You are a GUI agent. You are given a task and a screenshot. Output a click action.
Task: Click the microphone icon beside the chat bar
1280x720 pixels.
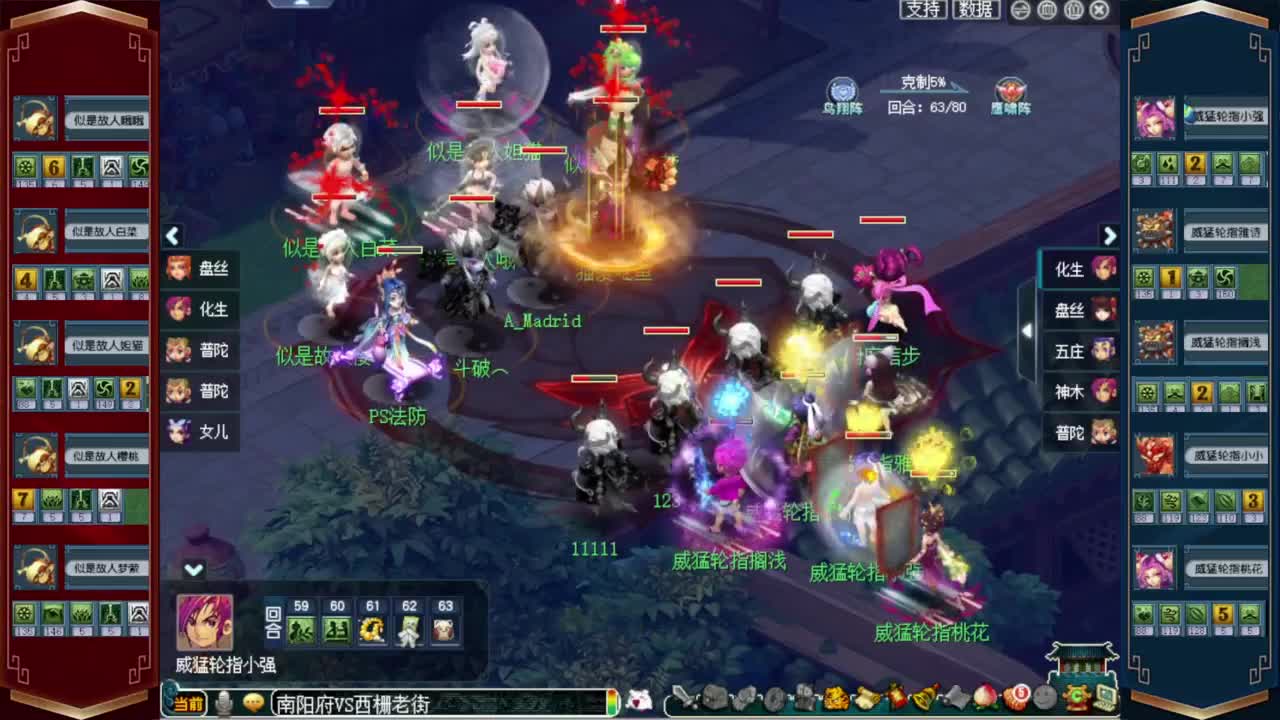coord(222,703)
